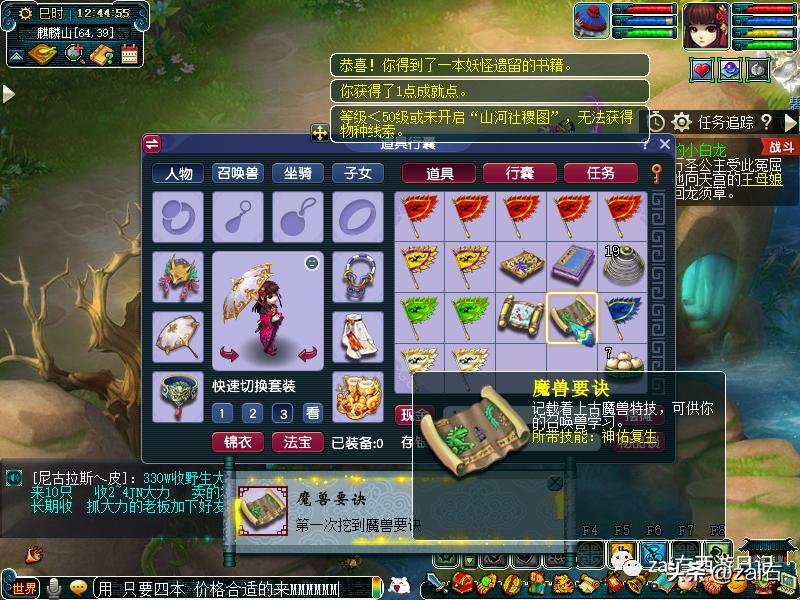800x600 pixels.
Task: Select the 坐骑 mount tab
Action: pyautogui.click(x=298, y=173)
